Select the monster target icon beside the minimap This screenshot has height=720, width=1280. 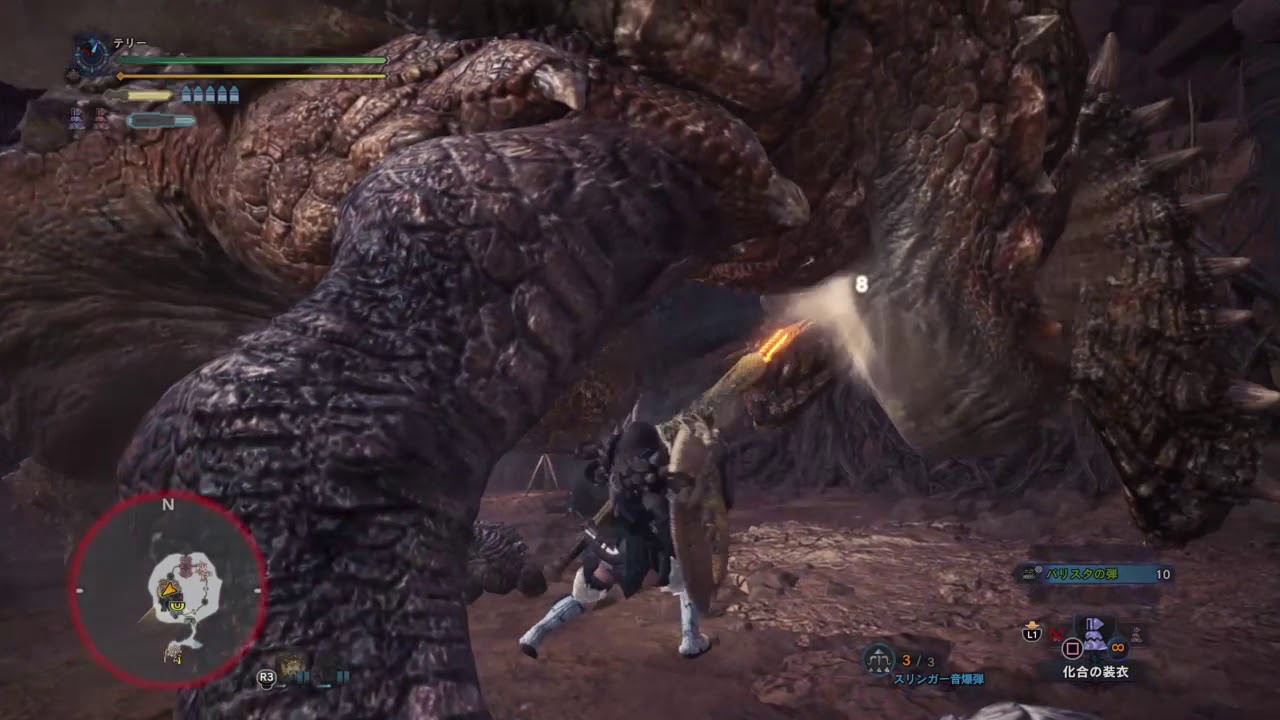point(294,667)
